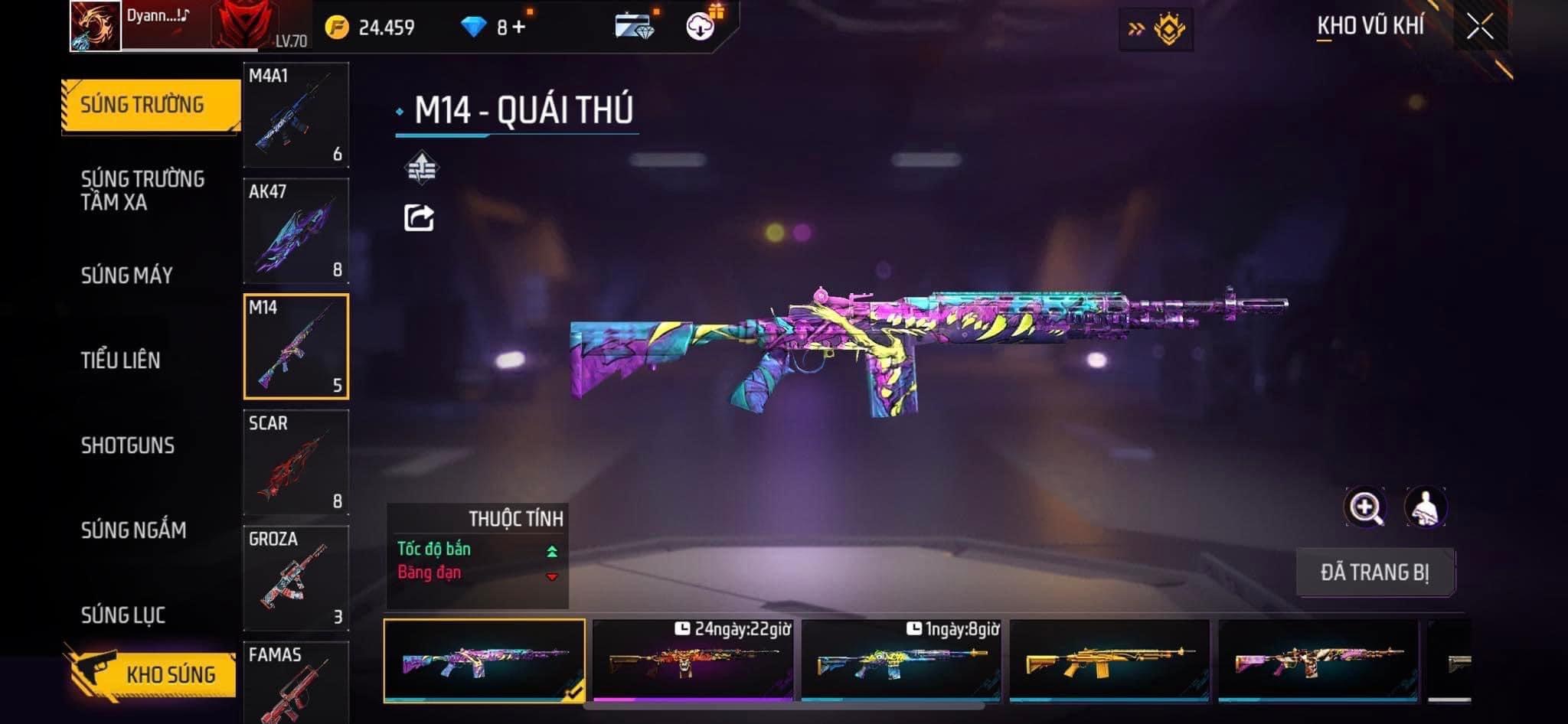Select the Tiểu Liên category
Viewport: 1568px width, 724px height.
pos(121,360)
